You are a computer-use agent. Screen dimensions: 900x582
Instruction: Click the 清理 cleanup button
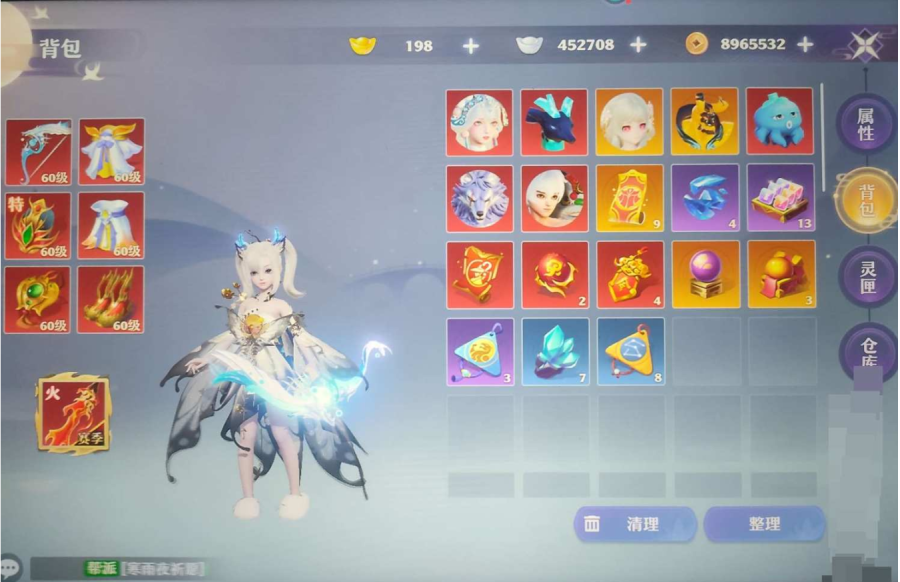point(634,524)
